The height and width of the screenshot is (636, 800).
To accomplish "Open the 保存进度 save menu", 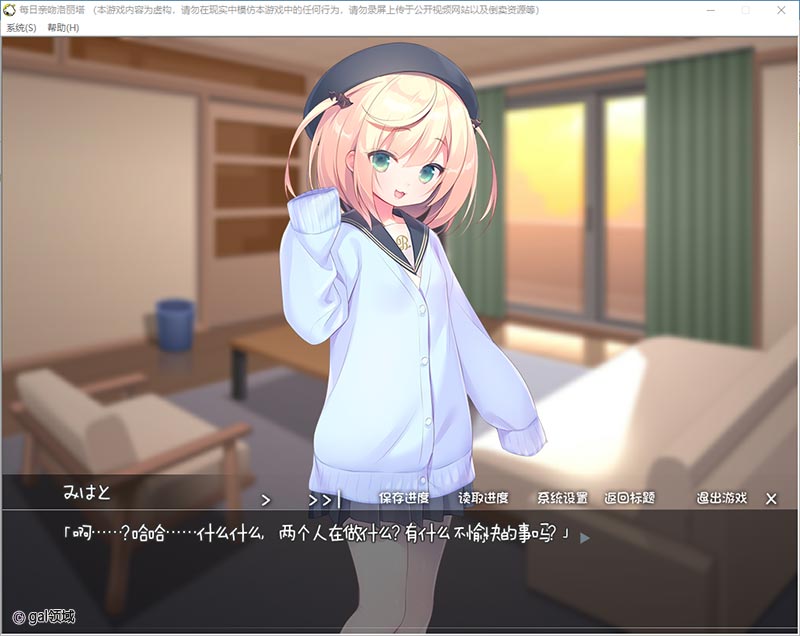I will (404, 498).
